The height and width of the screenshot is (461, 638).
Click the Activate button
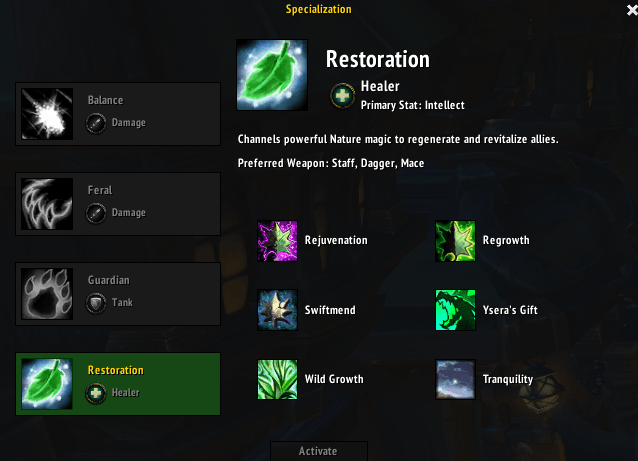click(x=318, y=451)
